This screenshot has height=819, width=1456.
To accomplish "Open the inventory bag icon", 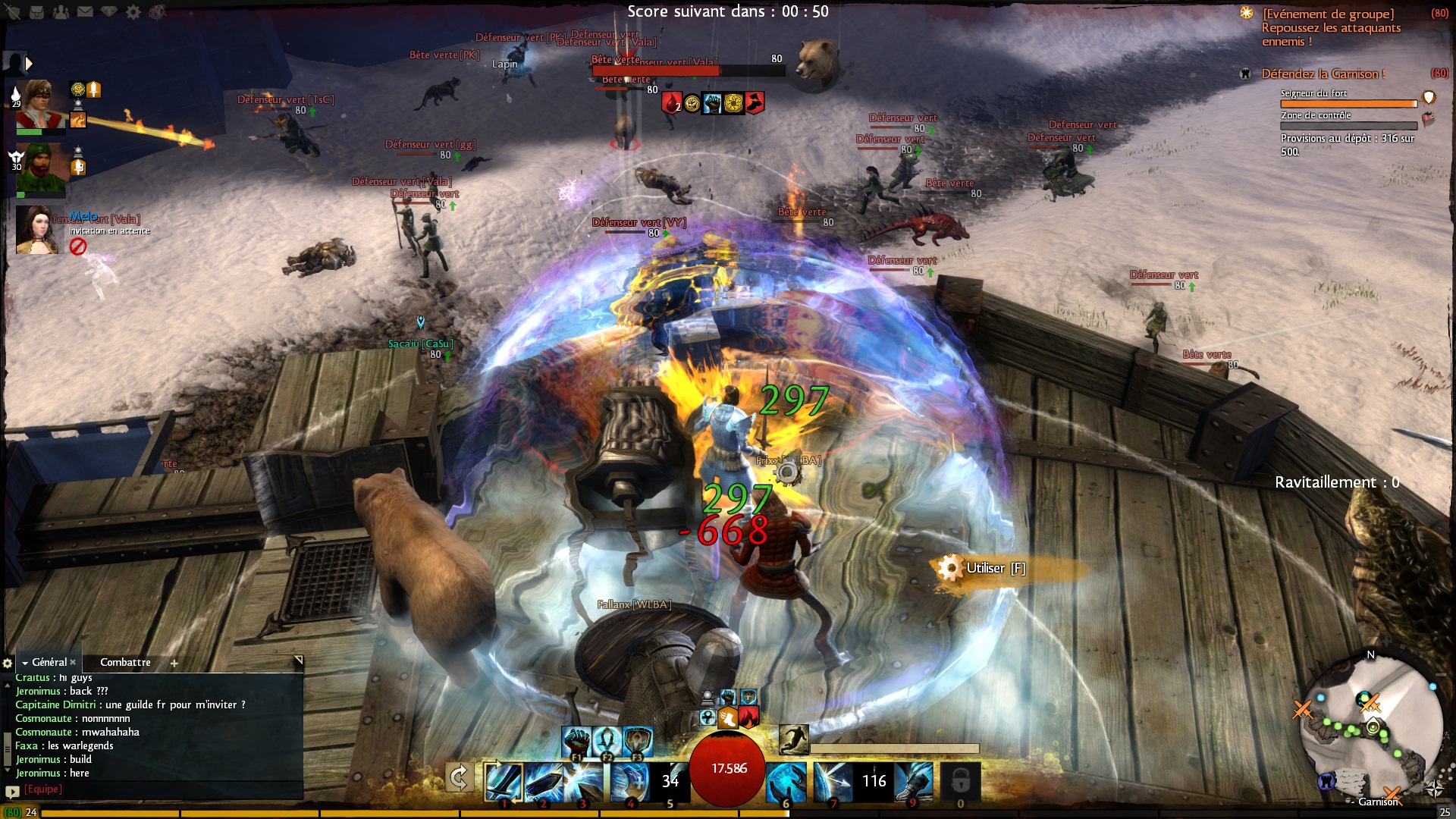I will pos(36,11).
